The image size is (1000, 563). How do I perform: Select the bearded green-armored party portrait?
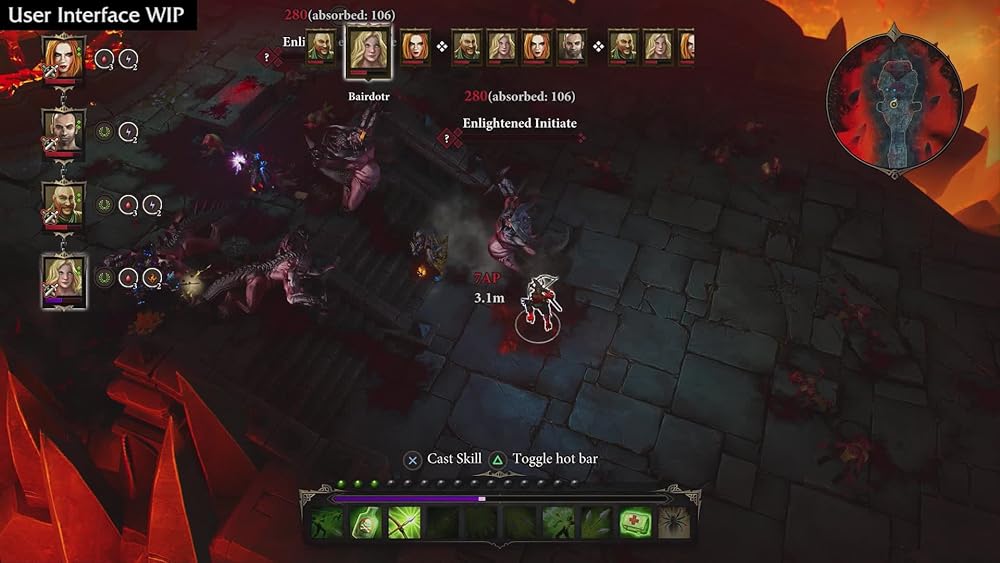tap(64, 205)
